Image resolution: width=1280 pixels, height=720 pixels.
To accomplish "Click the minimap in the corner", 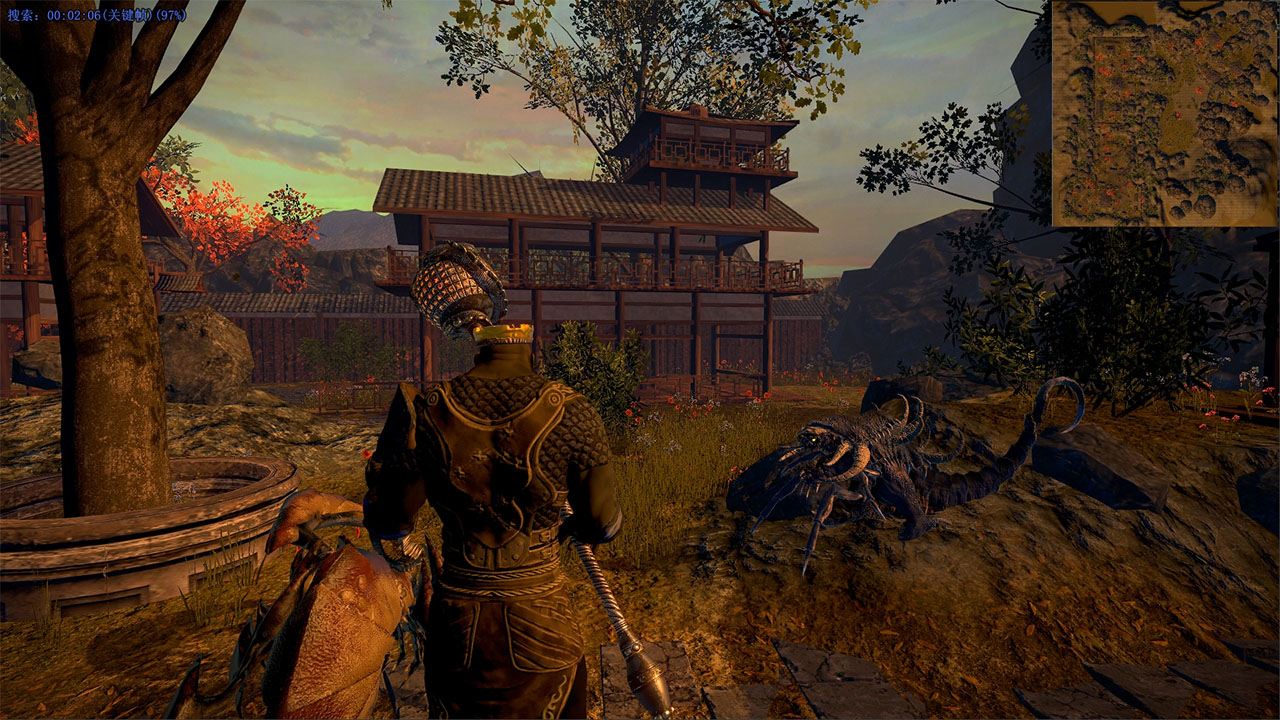I will coord(1165,113).
